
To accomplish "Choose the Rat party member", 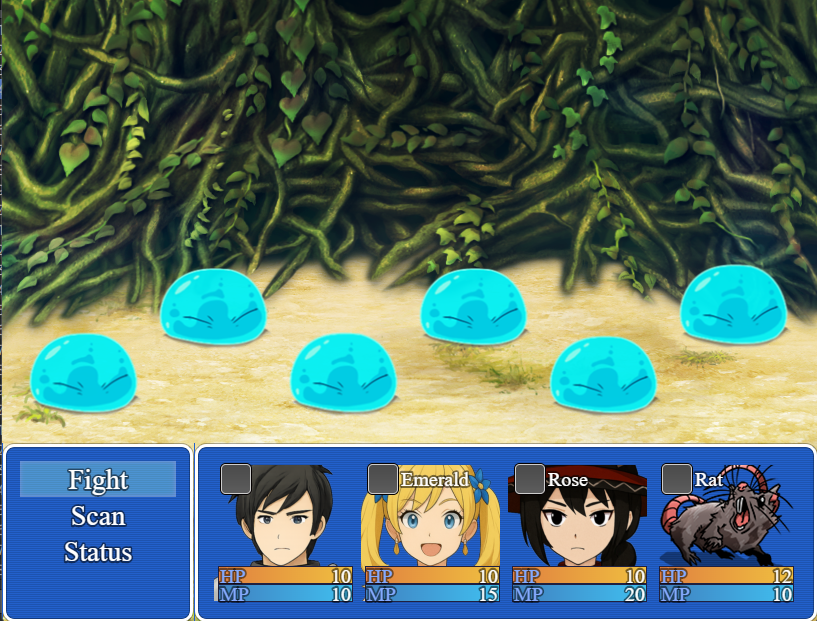I will (727, 518).
